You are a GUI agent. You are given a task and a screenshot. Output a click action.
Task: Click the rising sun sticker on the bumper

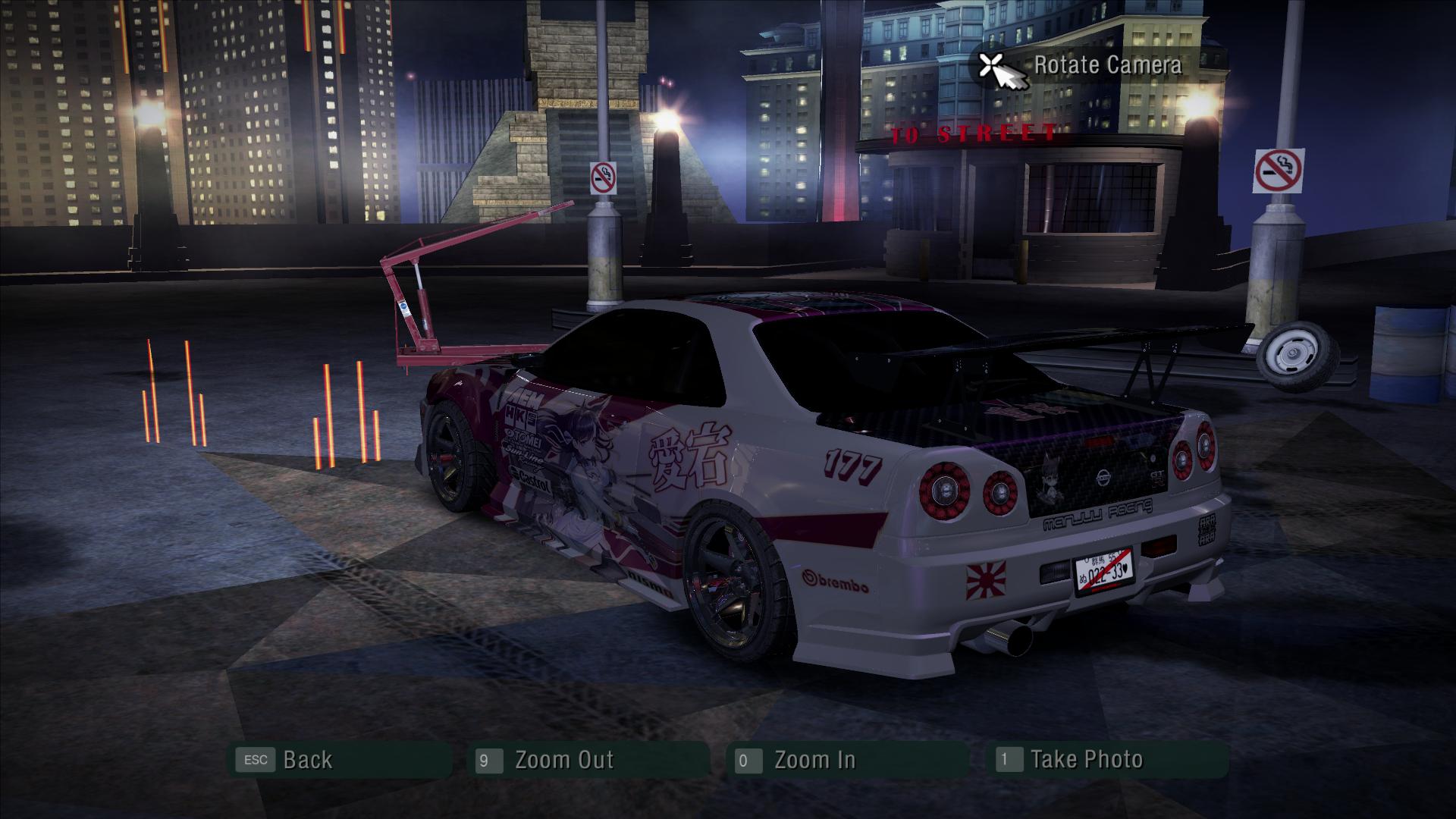pos(986,579)
